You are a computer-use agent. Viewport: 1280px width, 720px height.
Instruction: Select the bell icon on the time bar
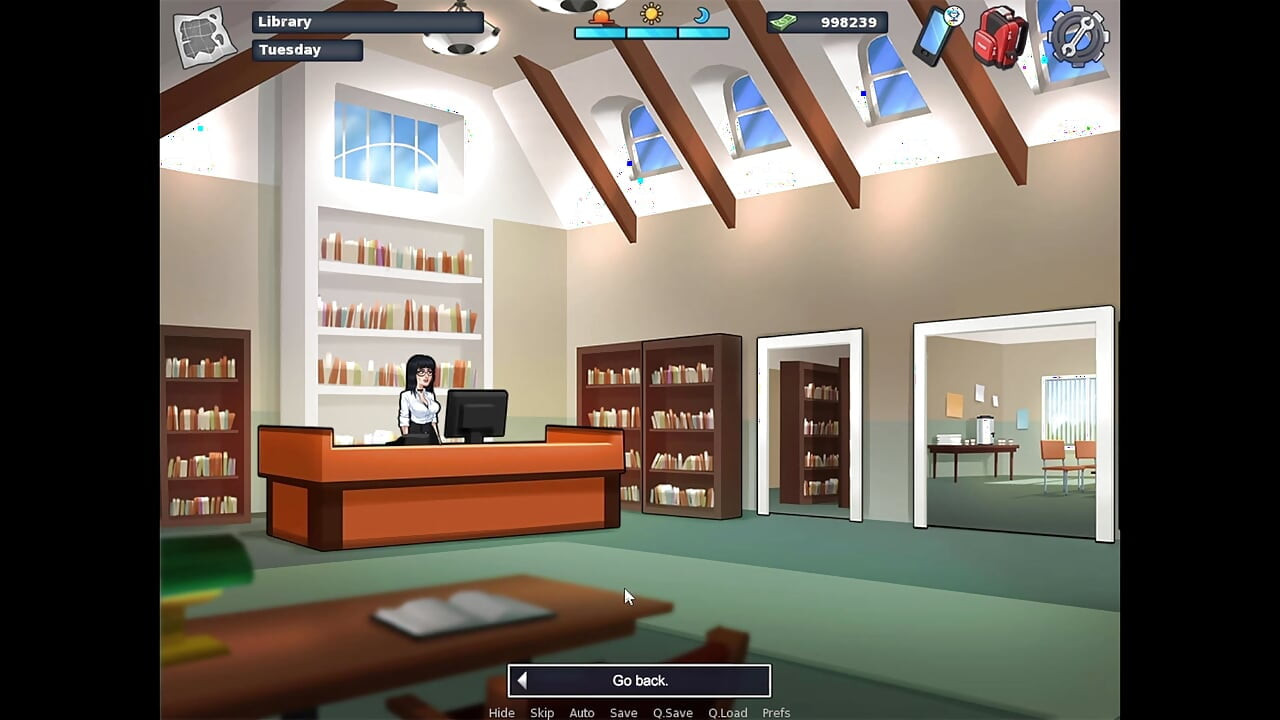pyautogui.click(x=600, y=16)
